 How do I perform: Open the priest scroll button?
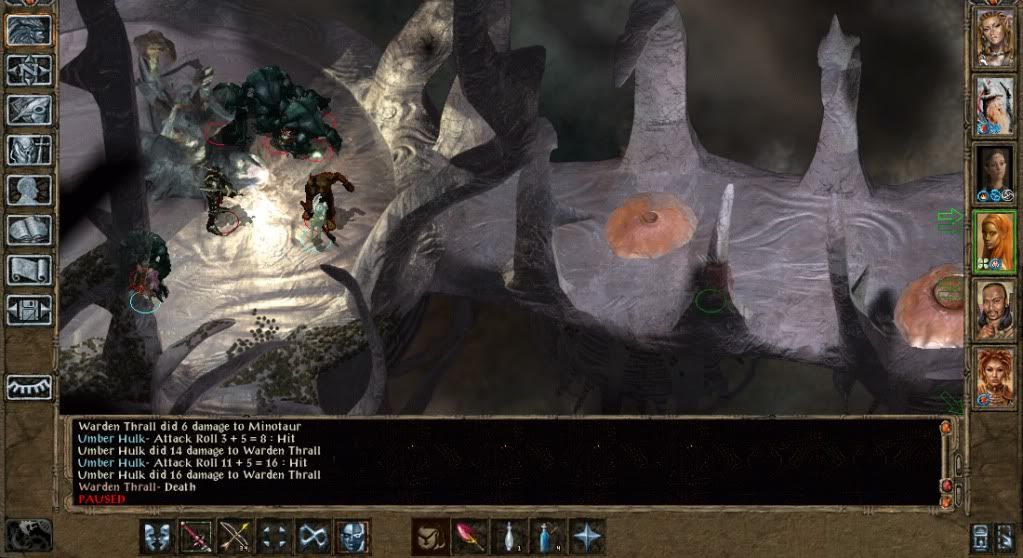[29, 270]
